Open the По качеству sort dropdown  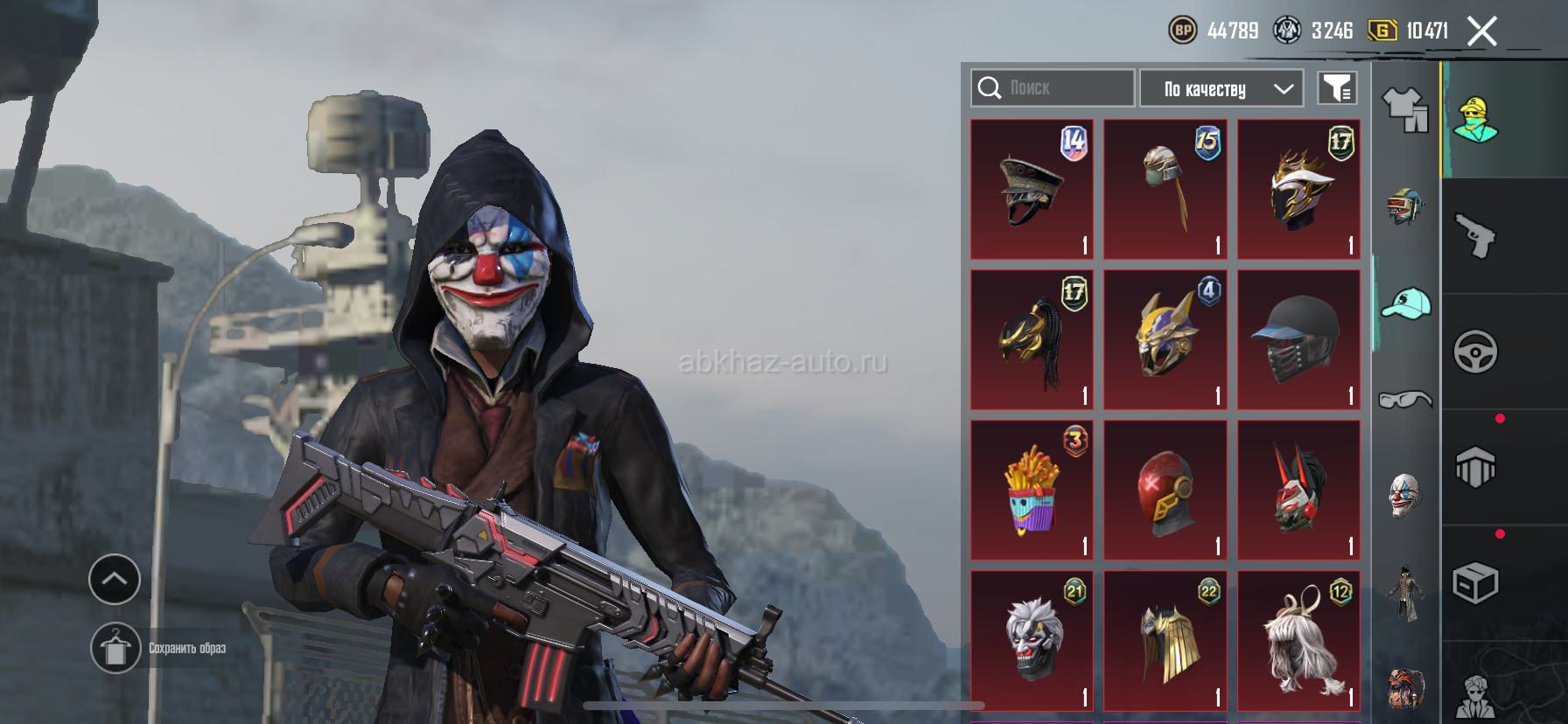(x=1221, y=88)
